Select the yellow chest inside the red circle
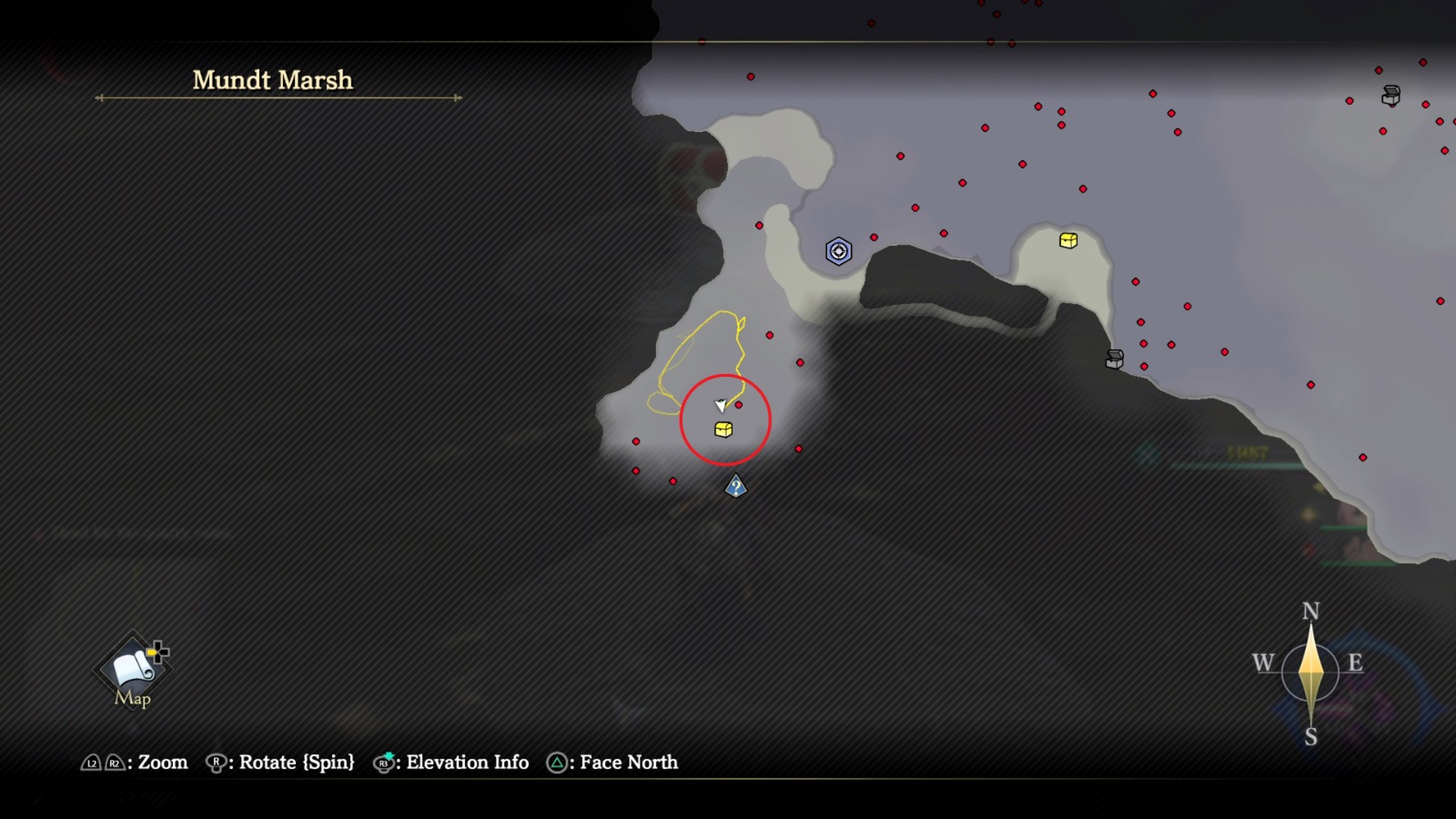Viewport: 1456px width, 819px height. tap(723, 430)
